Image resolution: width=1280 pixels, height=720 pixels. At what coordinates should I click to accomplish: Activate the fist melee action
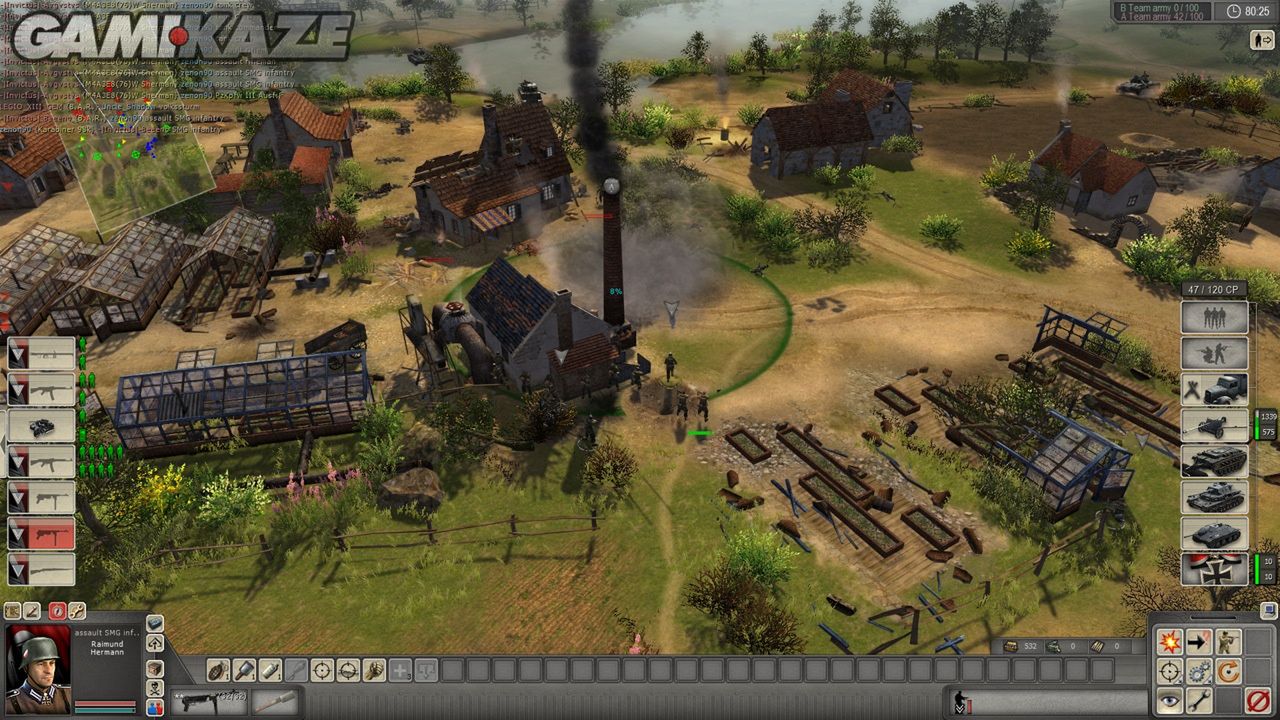[374, 670]
